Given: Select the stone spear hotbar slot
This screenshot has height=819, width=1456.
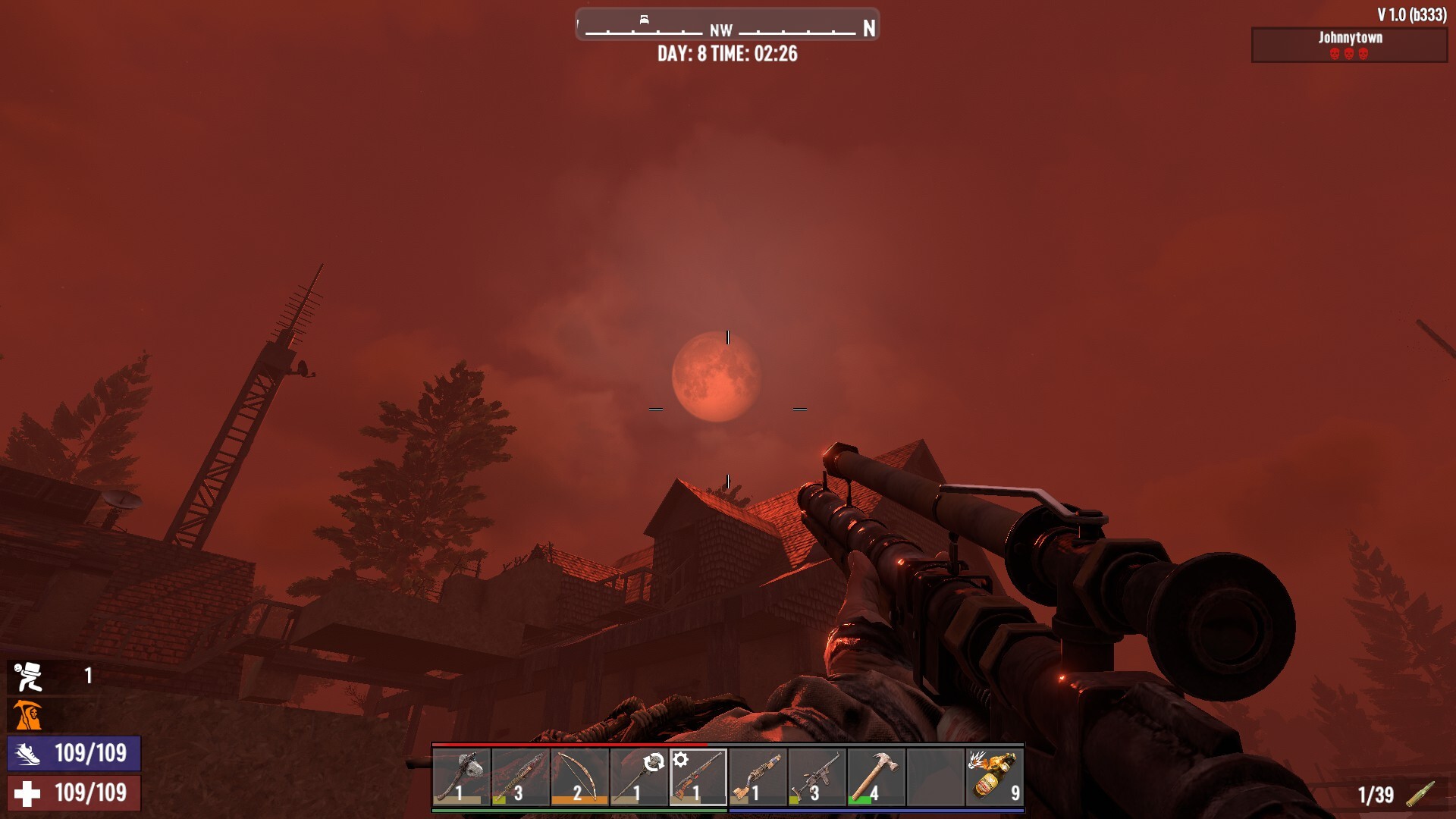Looking at the screenshot, I should 639,777.
